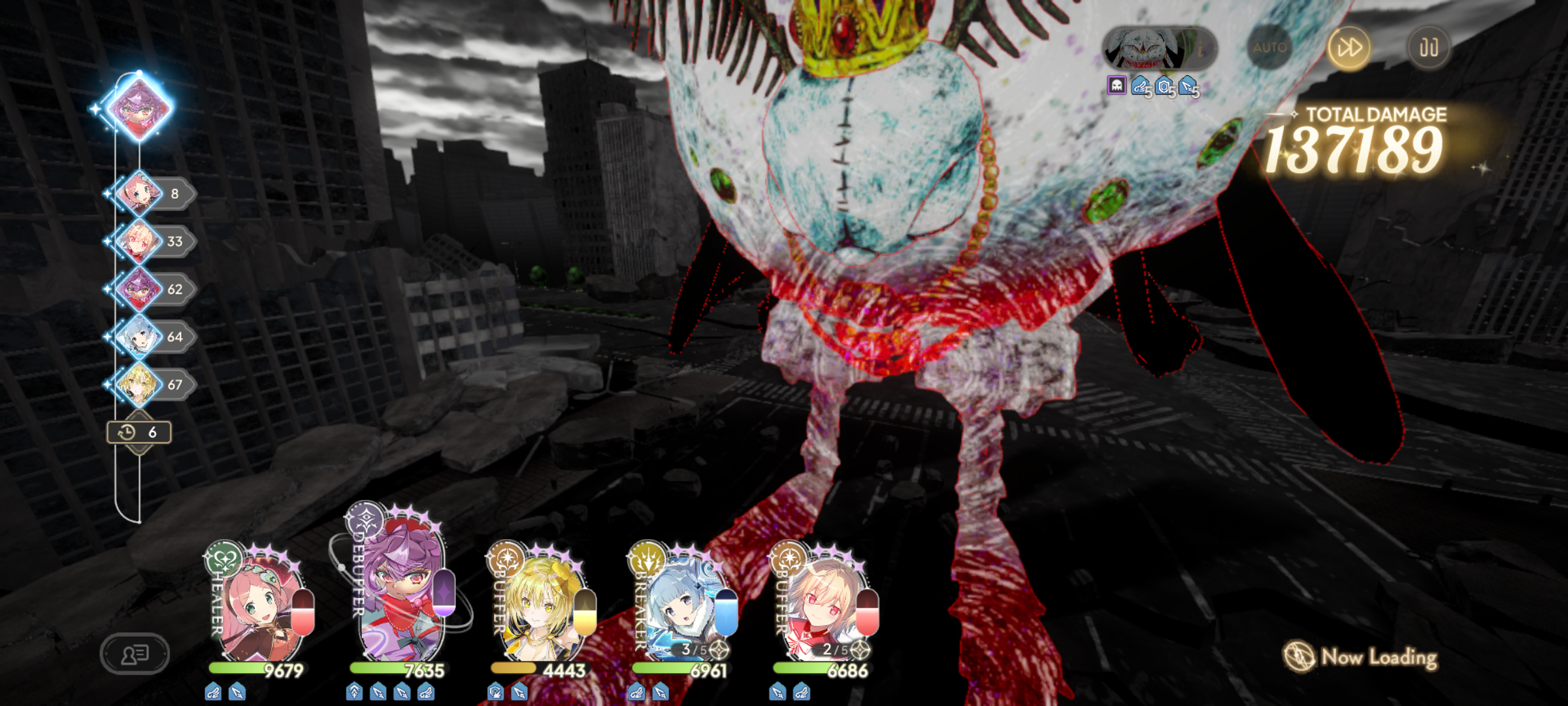Click the turn order portrait numbered 67

[139, 384]
